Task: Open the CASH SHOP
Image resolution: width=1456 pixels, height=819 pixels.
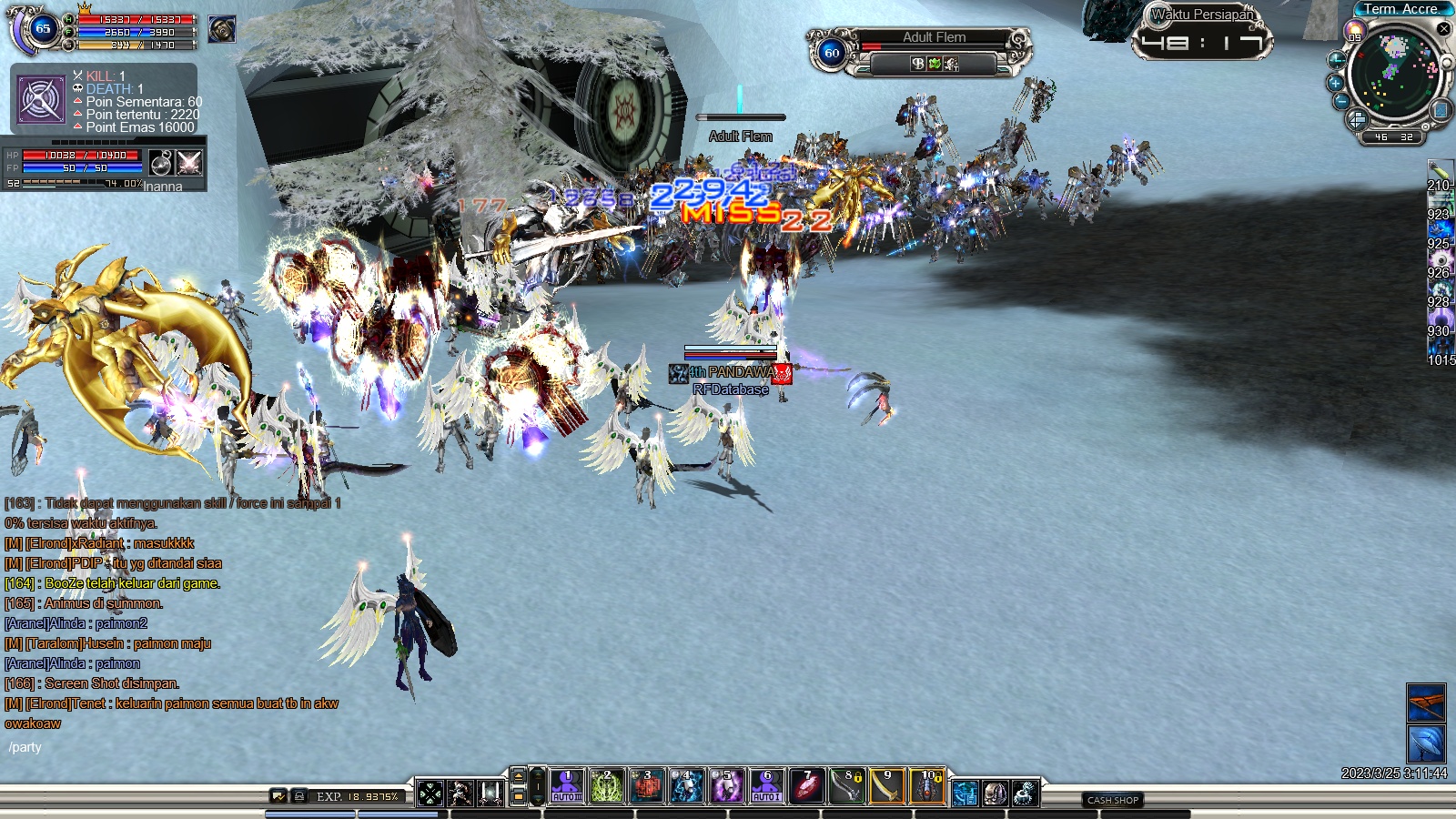Action: (x=1113, y=800)
